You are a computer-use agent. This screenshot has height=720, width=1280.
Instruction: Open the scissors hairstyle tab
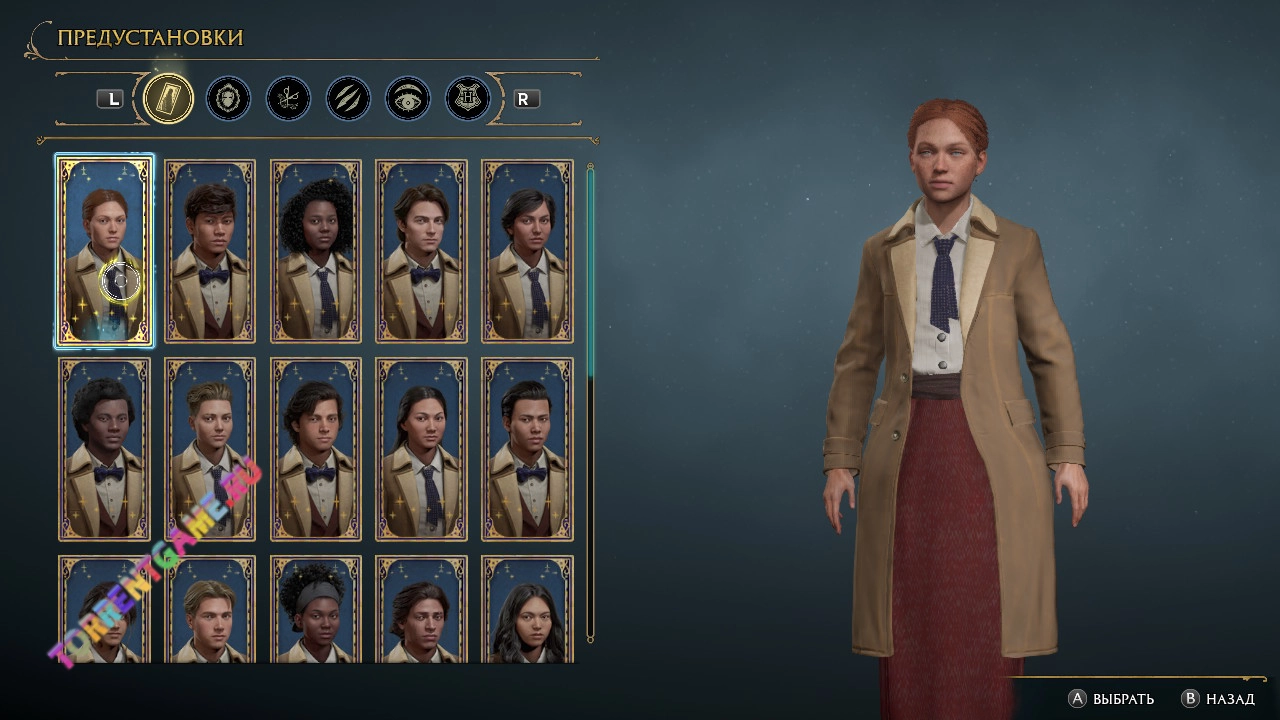pos(288,99)
